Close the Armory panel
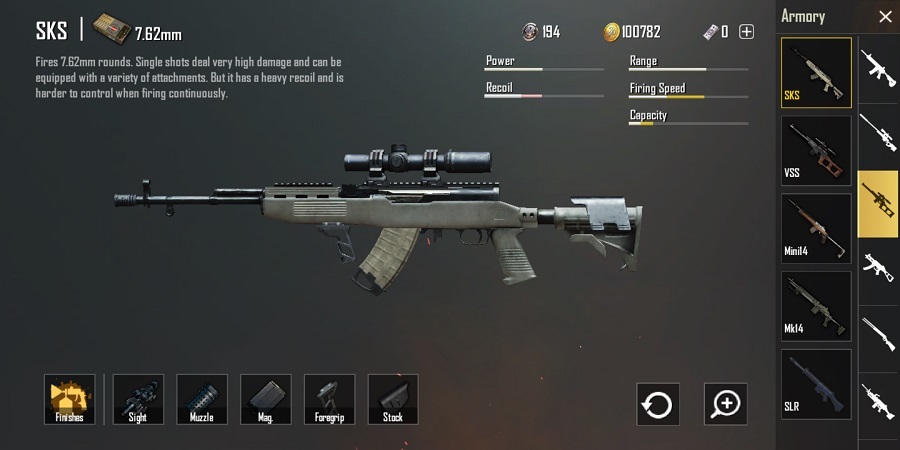900x450 pixels. [884, 16]
